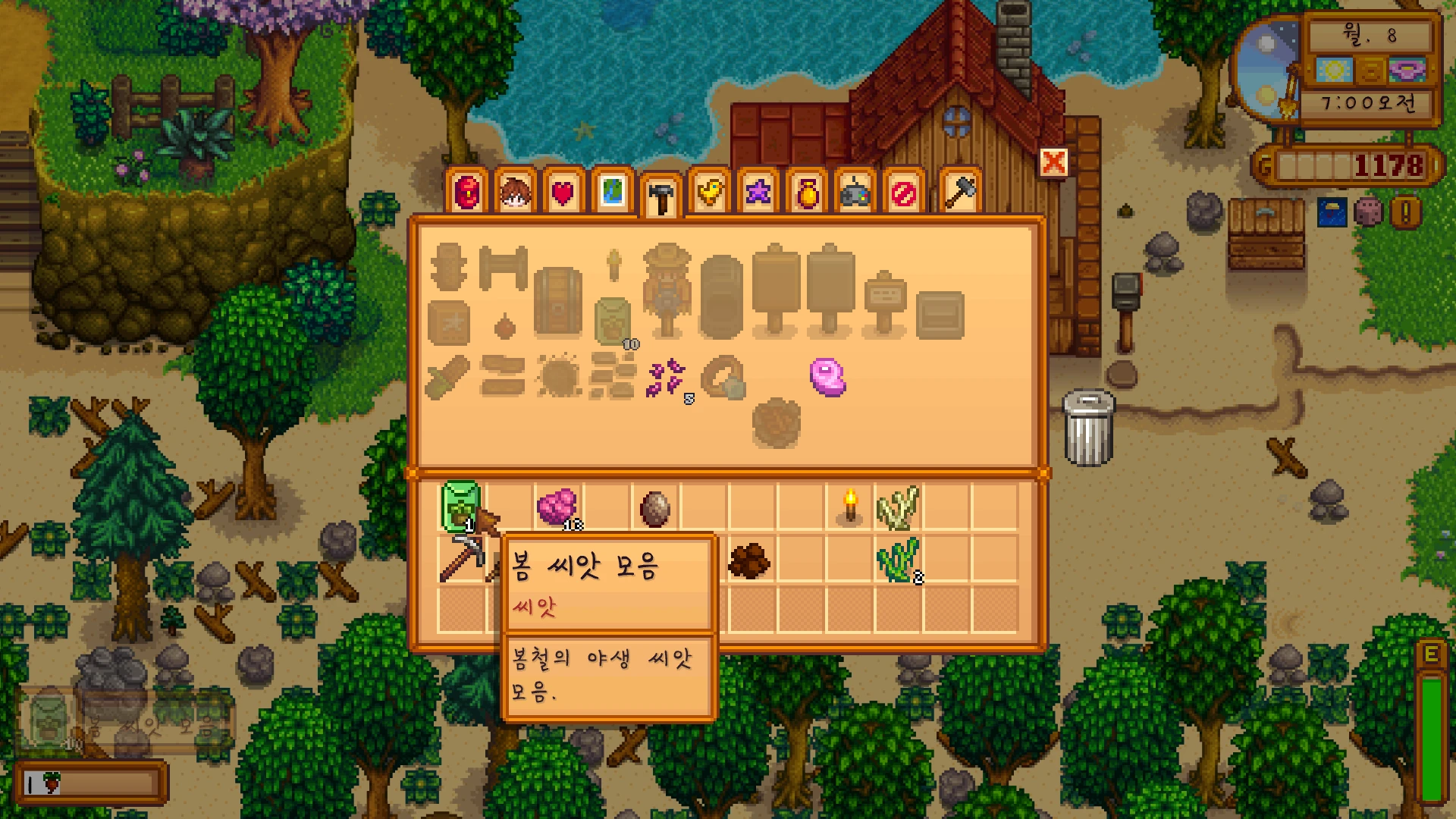The image size is (1456, 819).
Task: Choose the green fiber stack of two
Action: [898, 560]
